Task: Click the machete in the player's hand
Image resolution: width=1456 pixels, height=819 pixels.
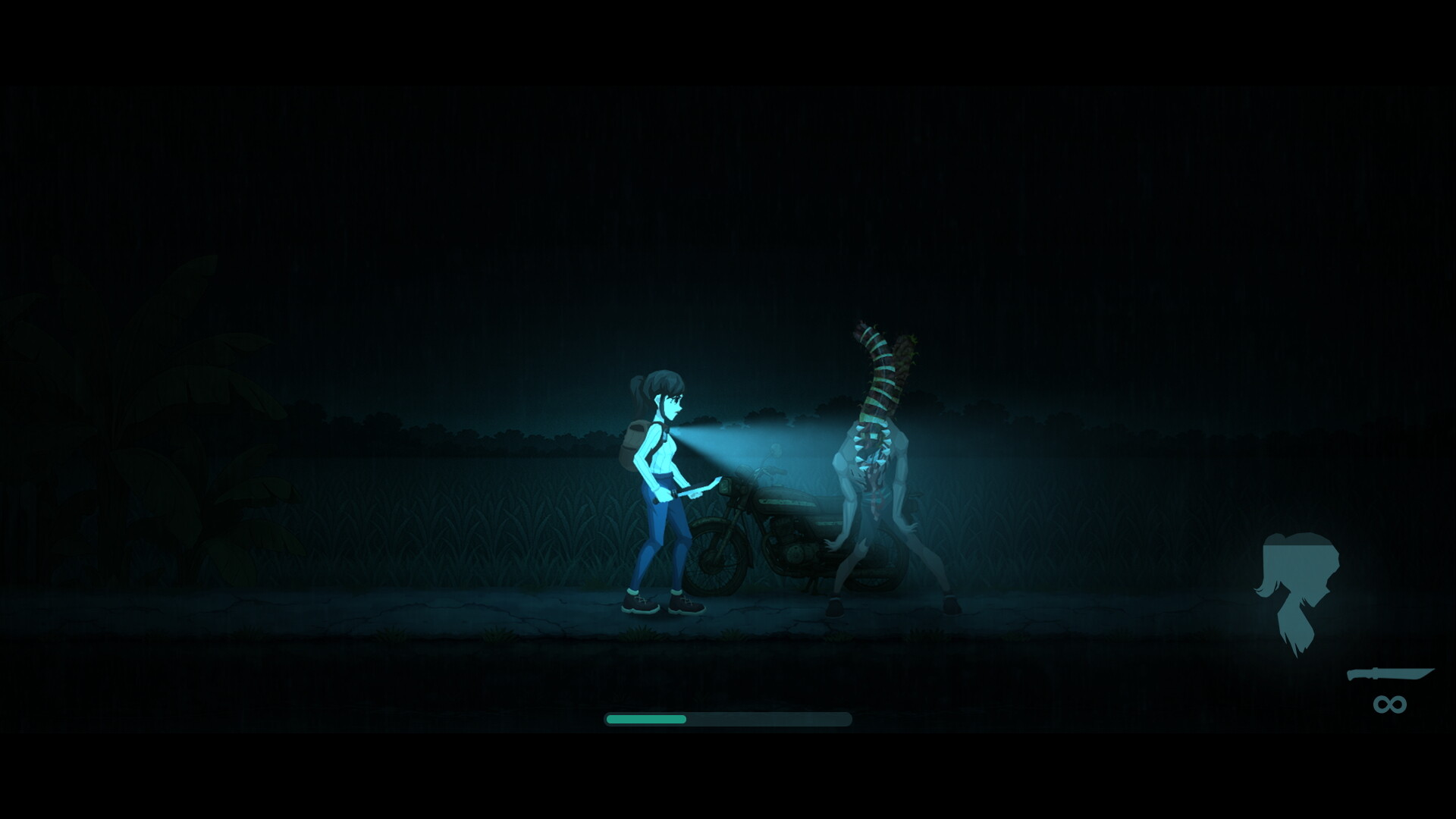Action: tap(698, 489)
